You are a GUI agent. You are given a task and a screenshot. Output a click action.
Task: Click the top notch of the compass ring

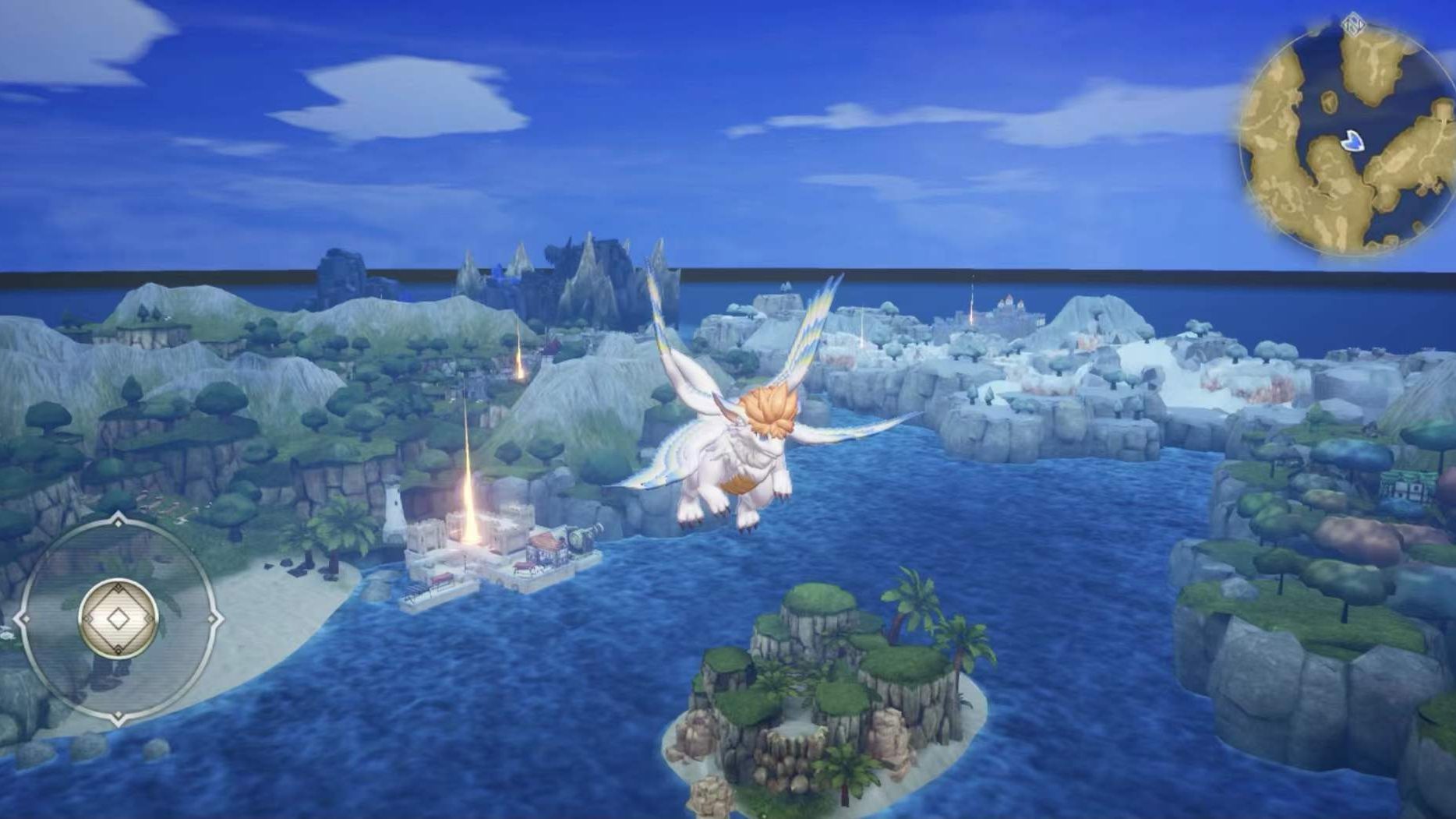coord(118,521)
